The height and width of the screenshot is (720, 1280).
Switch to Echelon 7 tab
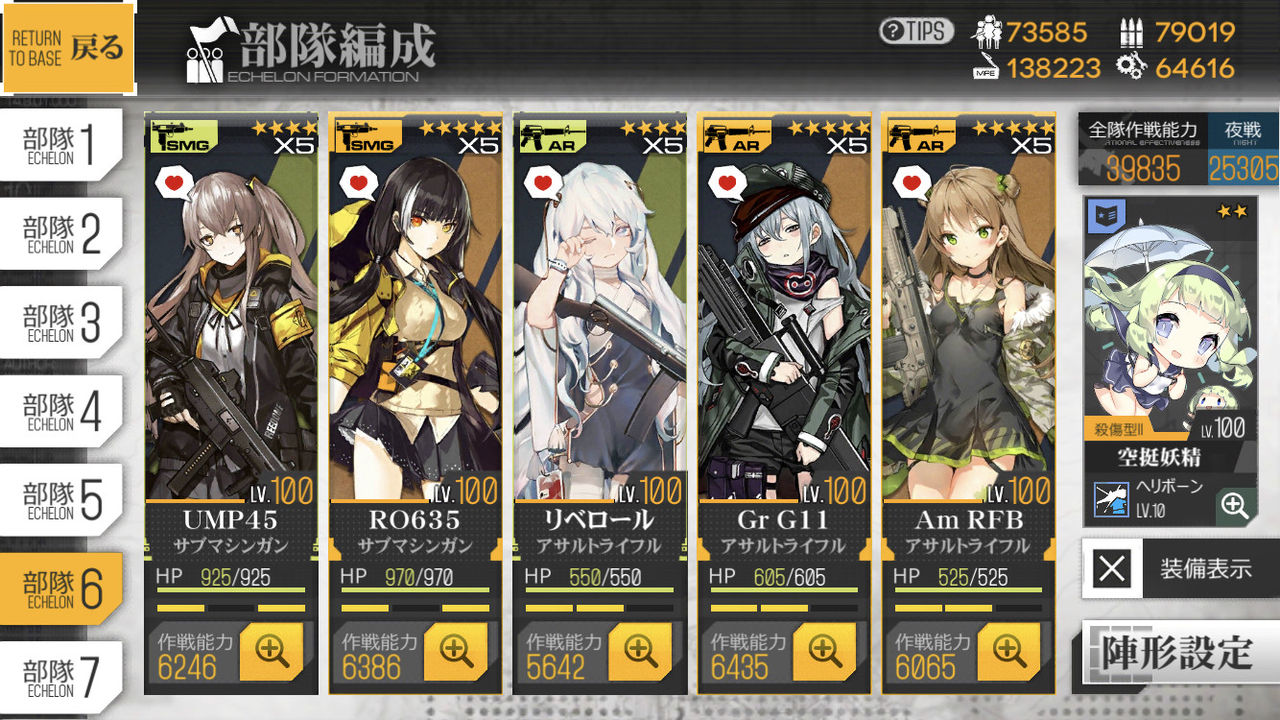click(x=60, y=676)
